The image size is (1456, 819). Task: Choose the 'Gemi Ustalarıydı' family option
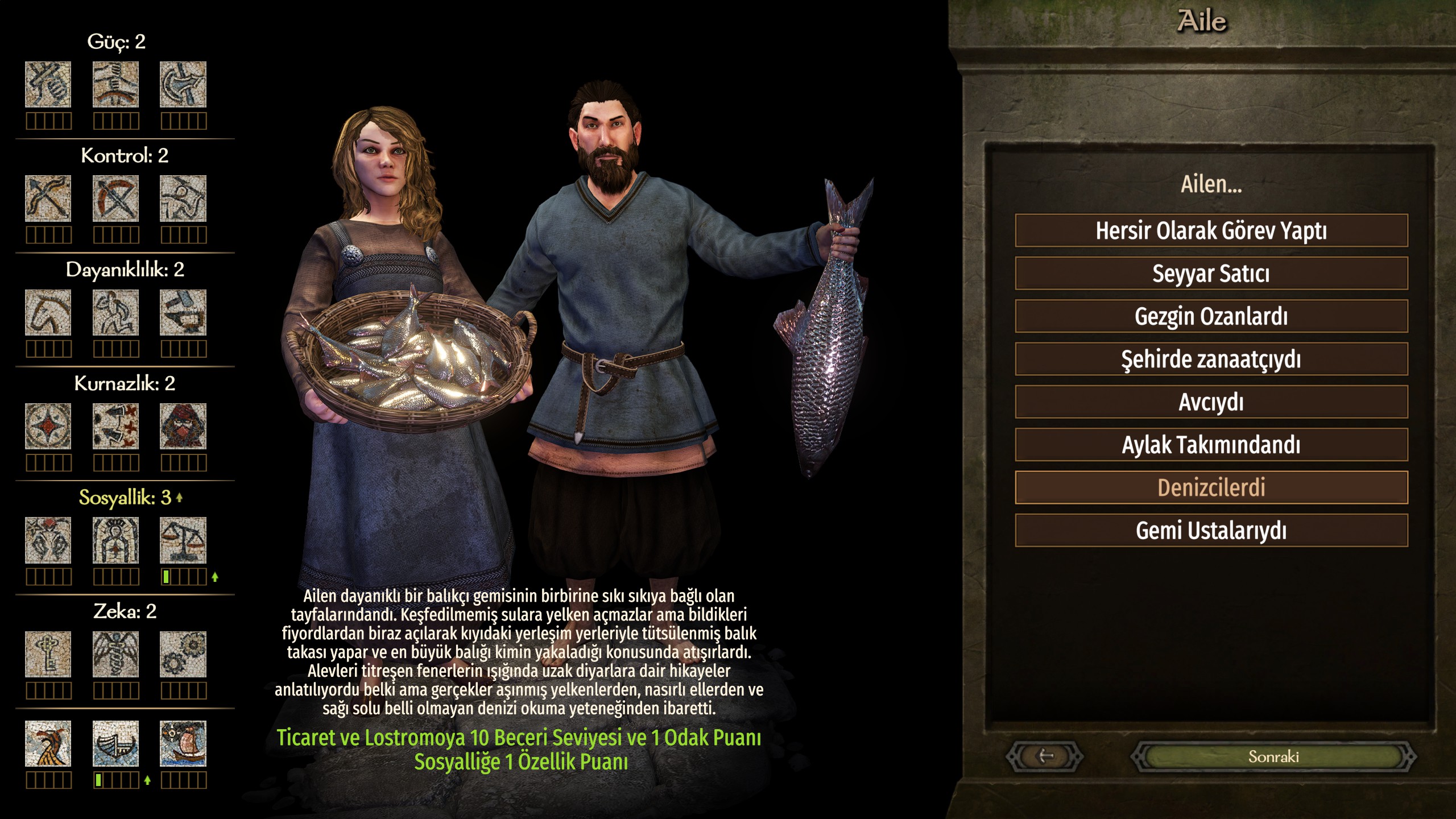click(x=1211, y=531)
